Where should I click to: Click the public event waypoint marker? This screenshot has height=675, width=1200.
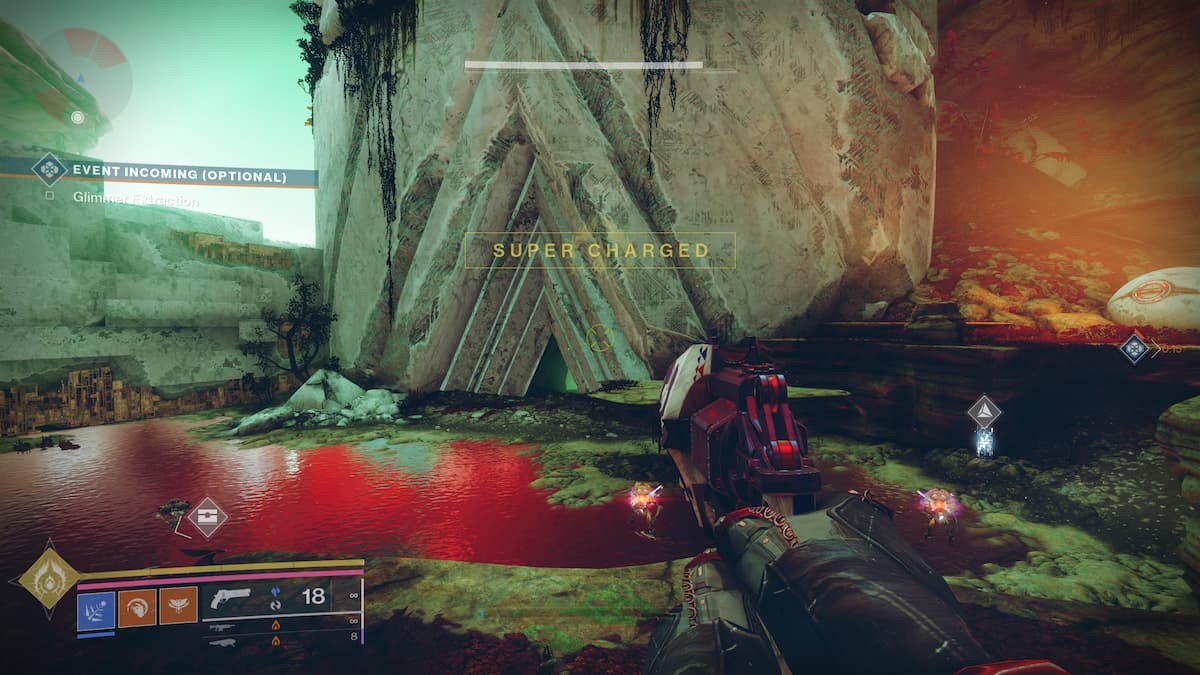[x=1133, y=348]
